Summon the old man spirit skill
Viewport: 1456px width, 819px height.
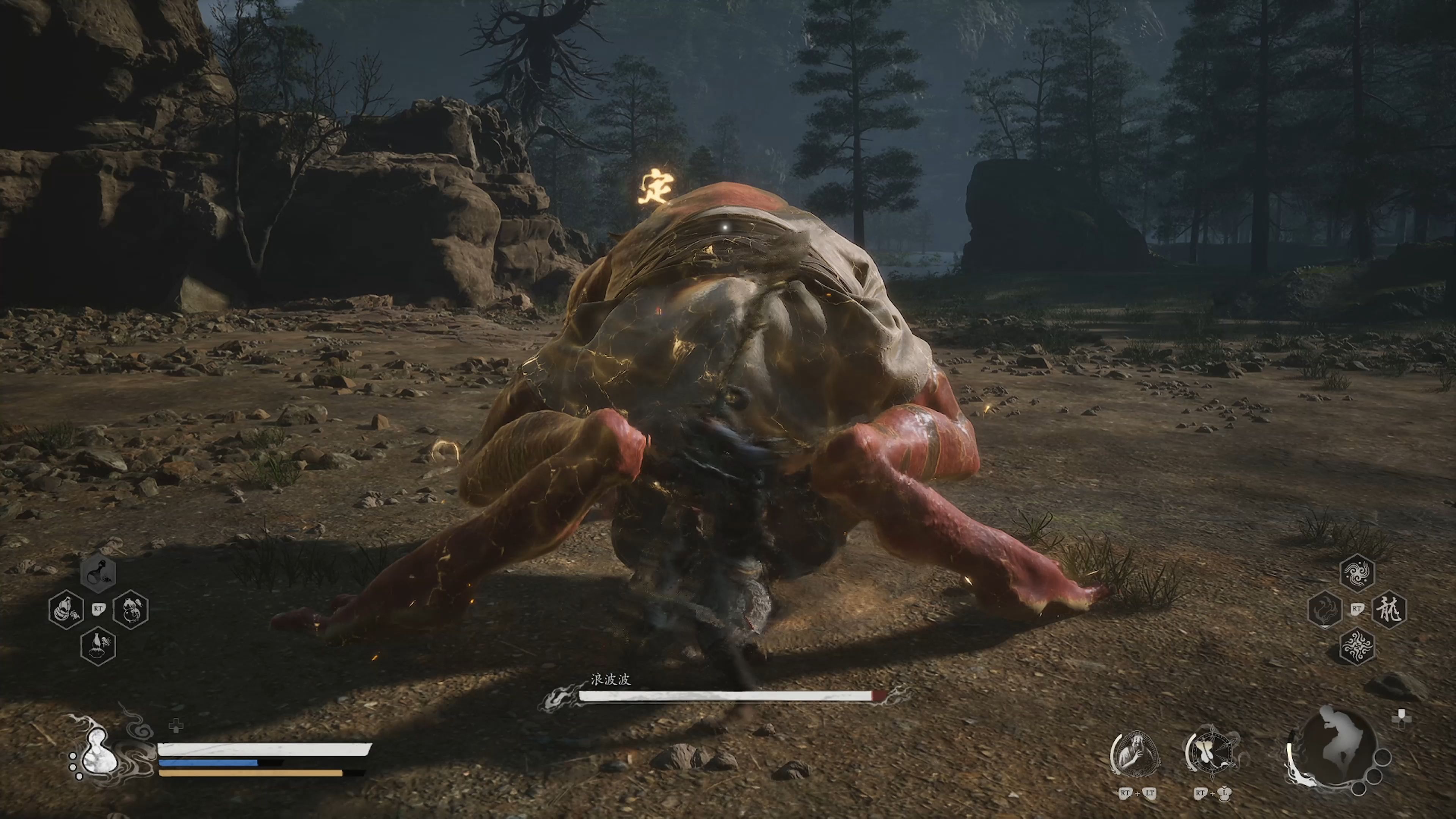coord(1136,753)
